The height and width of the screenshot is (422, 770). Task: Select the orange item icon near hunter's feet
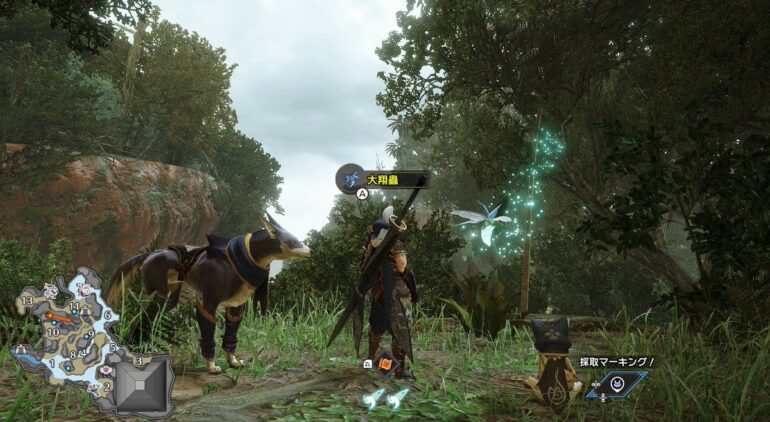384,365
